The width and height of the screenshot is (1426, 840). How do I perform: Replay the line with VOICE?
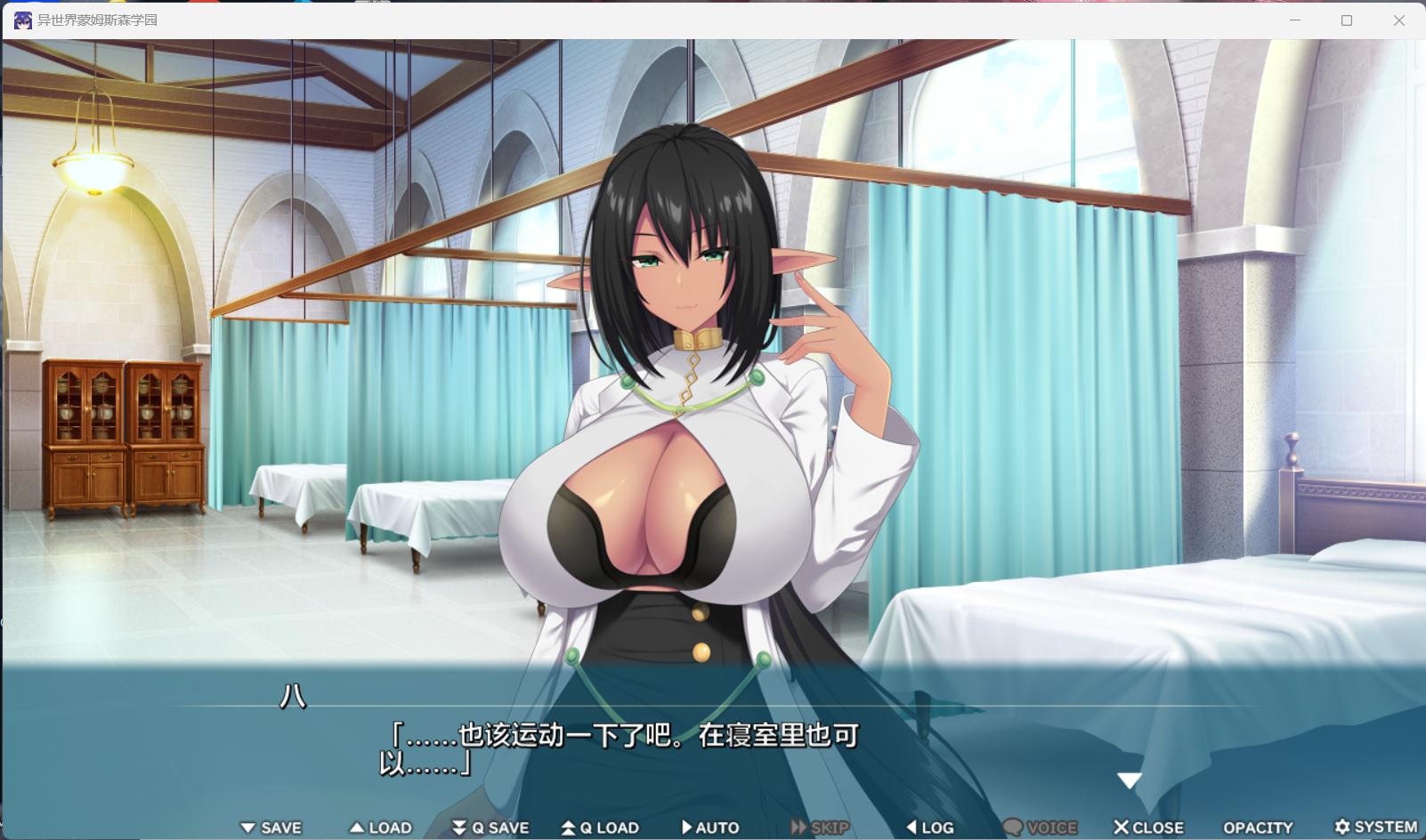coord(1040,828)
